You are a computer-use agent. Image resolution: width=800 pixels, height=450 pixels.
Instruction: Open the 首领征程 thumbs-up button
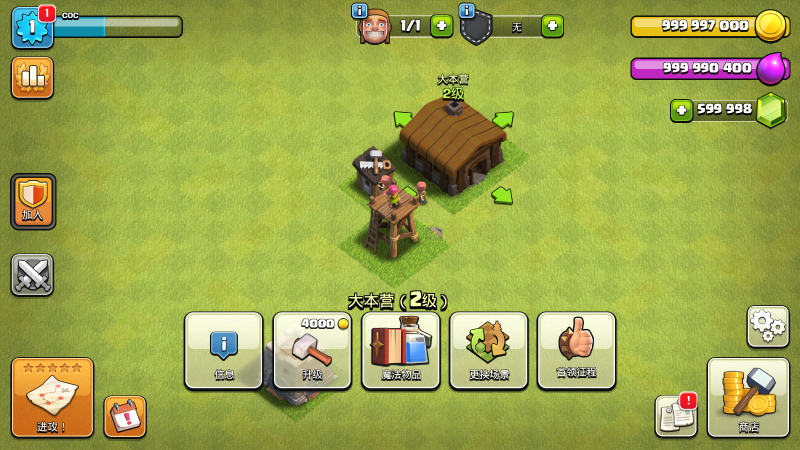tap(576, 350)
